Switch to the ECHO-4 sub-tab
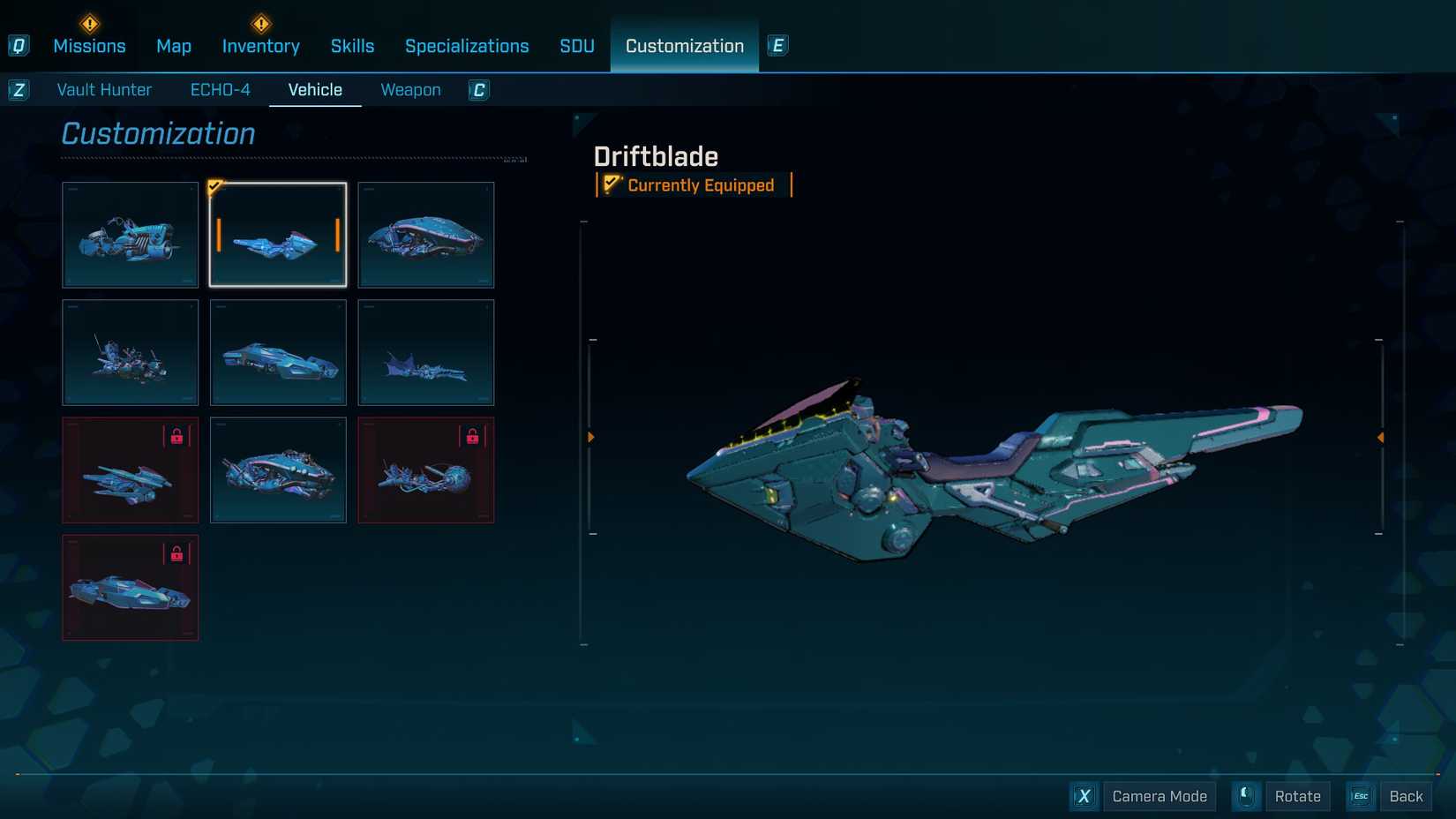The width and height of the screenshot is (1456, 819). 221,90
